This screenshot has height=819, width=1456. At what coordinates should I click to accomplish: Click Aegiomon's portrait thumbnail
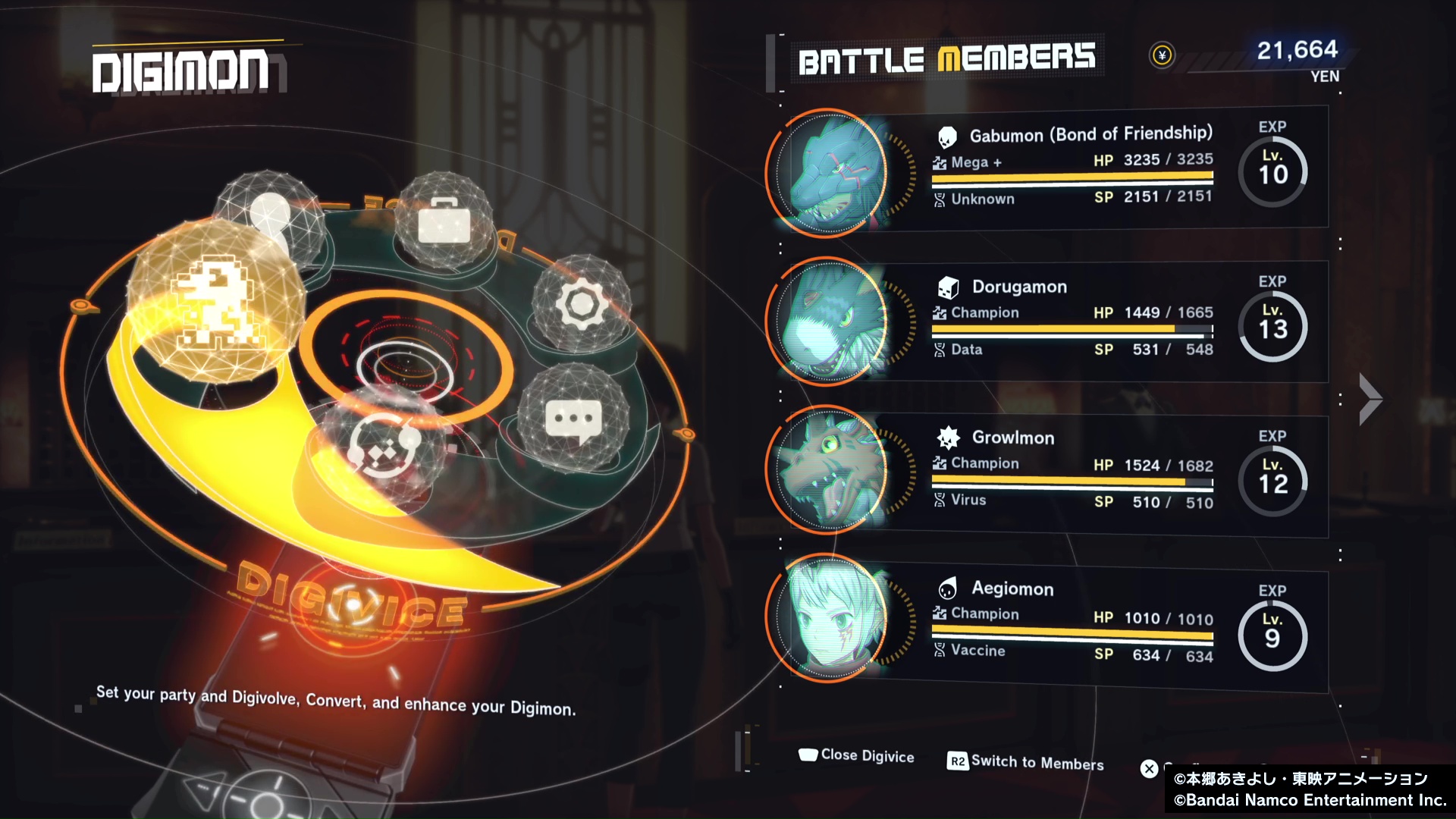830,619
